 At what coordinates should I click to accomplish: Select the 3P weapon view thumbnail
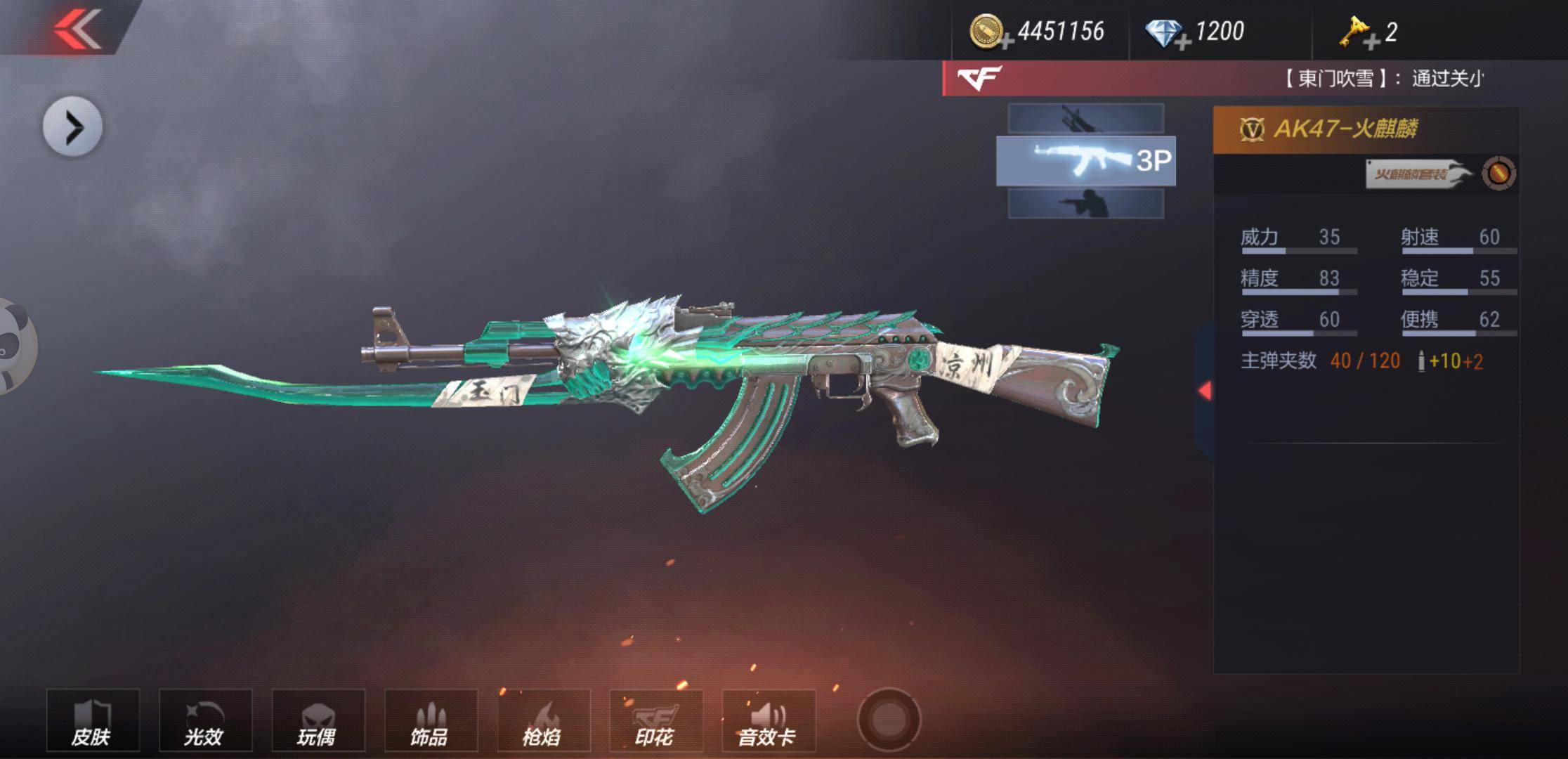[1085, 161]
